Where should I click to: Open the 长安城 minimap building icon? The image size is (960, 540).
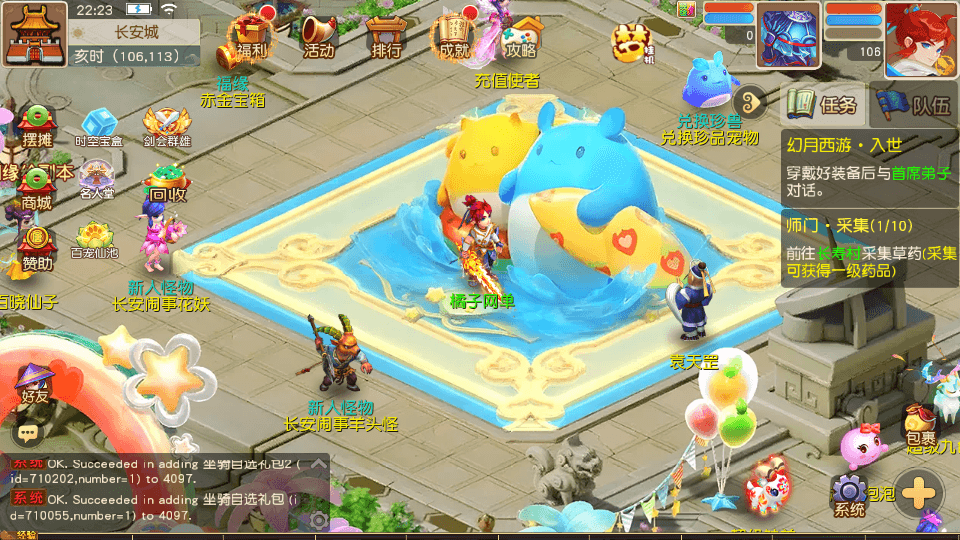(32, 32)
